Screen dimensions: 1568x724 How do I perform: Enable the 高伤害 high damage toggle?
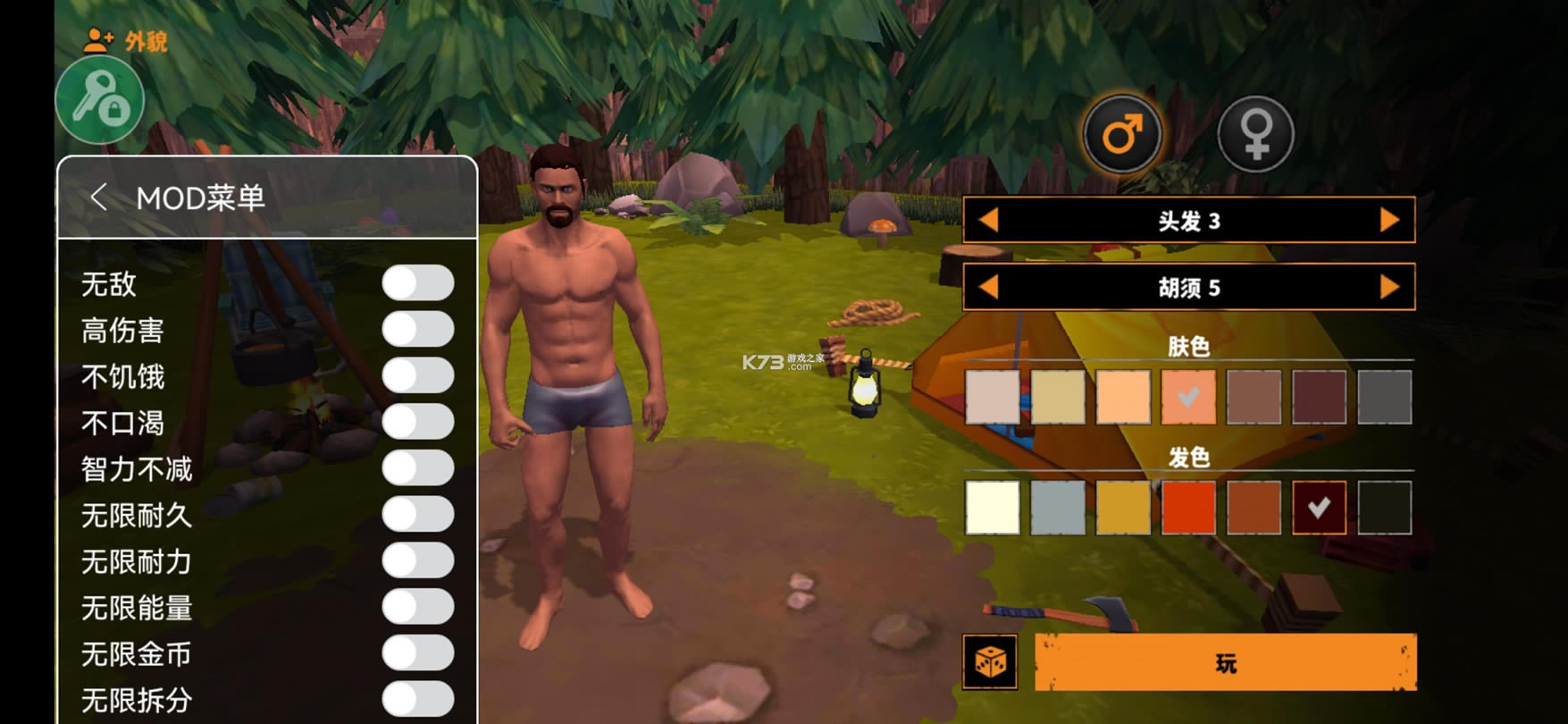tap(417, 330)
